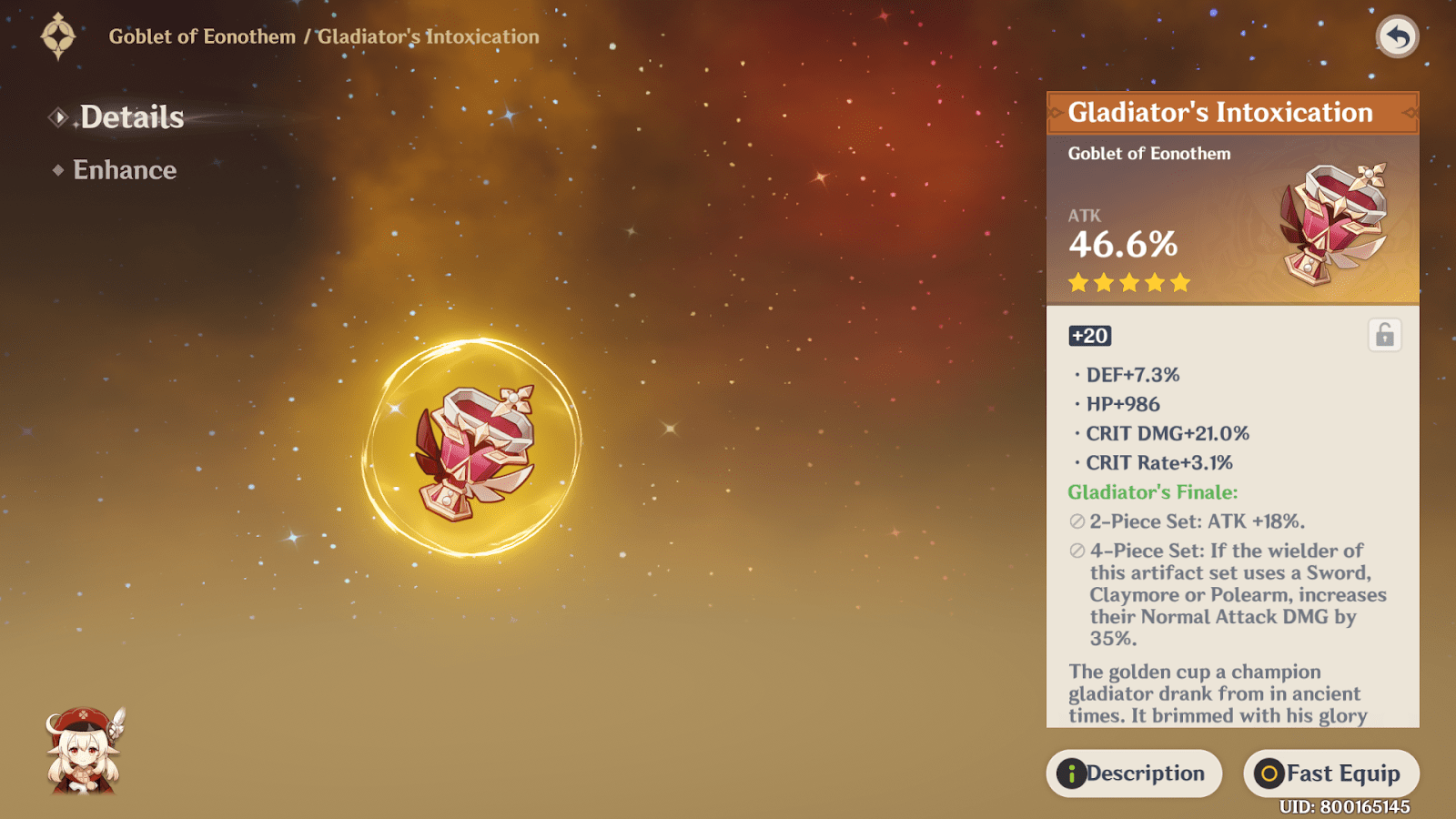This screenshot has width=1456, height=819.
Task: Show the artifact Description
Action: click(x=1134, y=773)
